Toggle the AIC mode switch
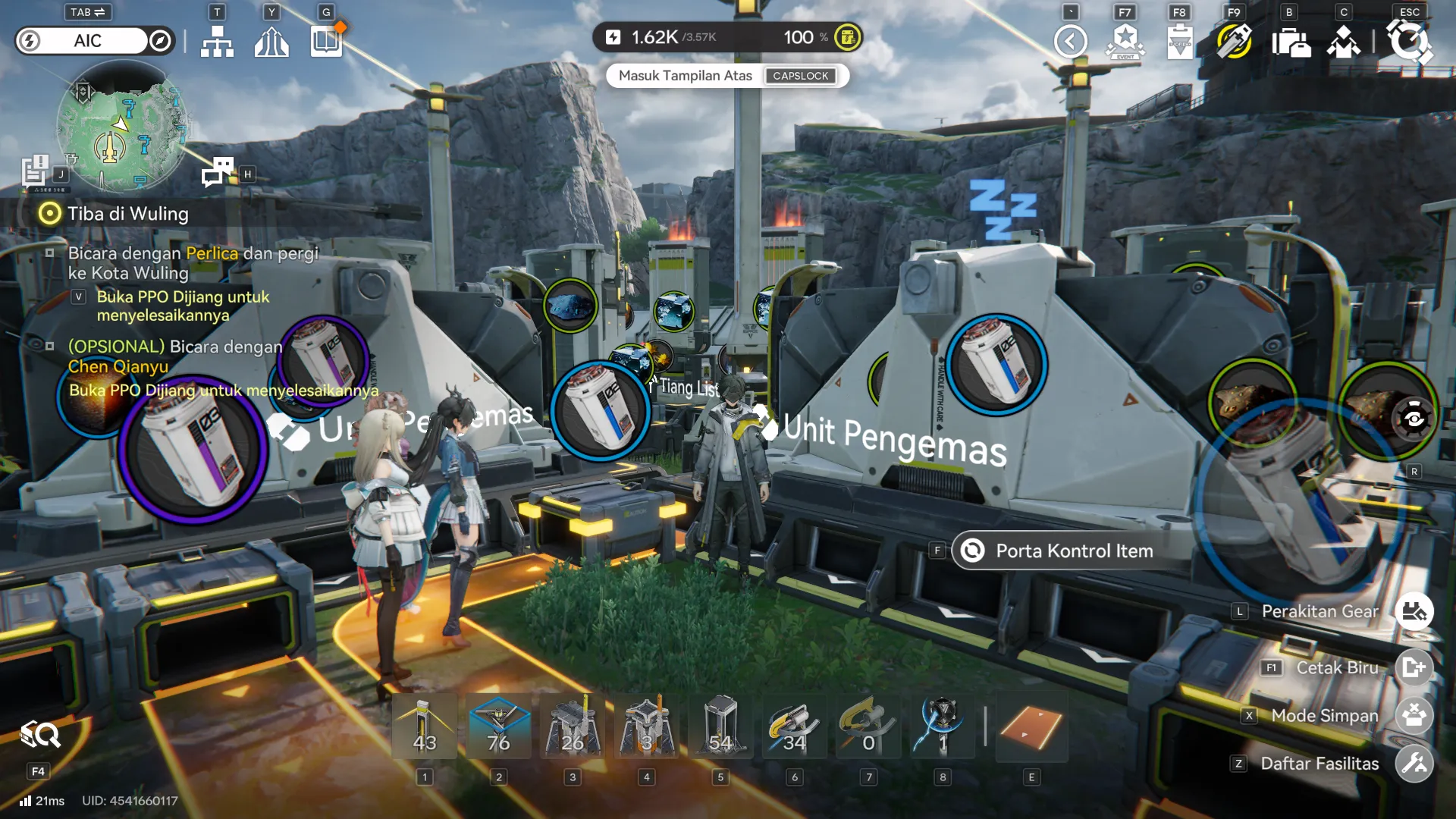 95,41
